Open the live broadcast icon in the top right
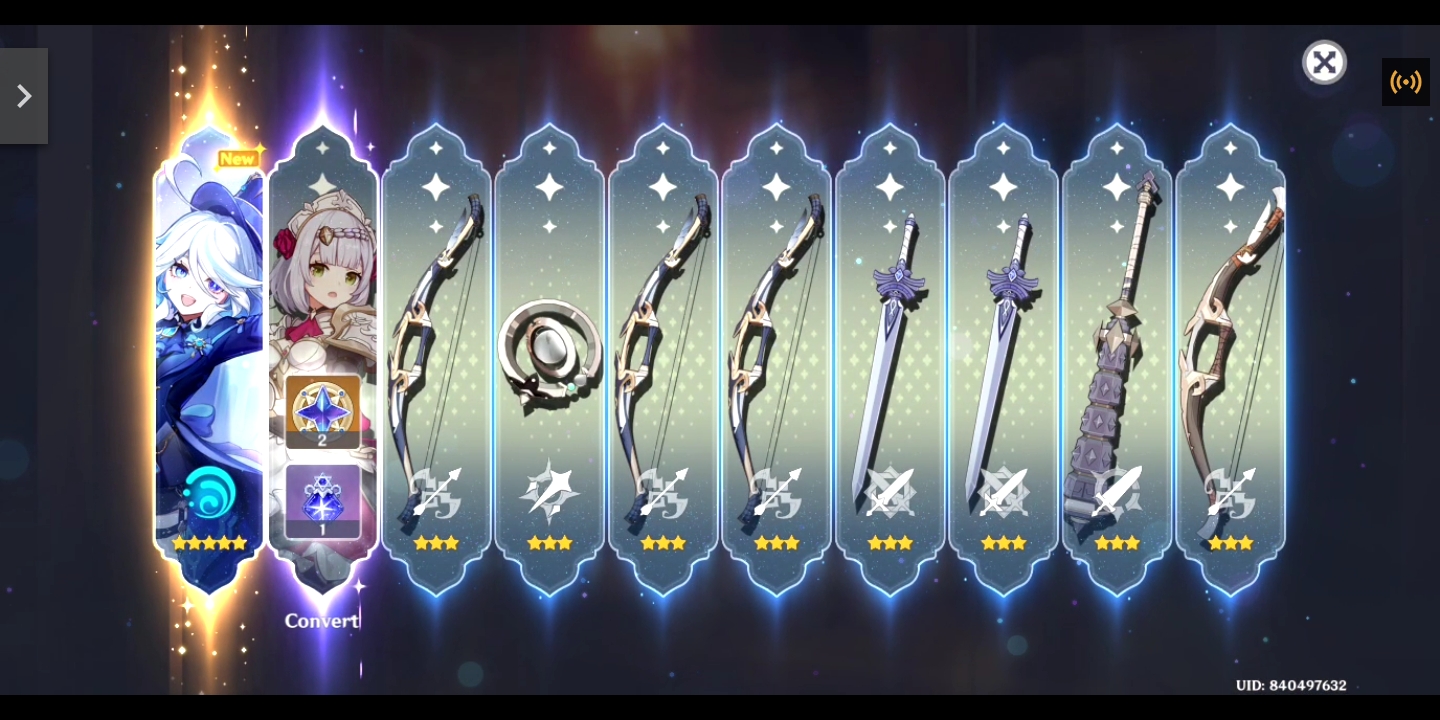Viewport: 1440px width, 720px height. (1405, 82)
